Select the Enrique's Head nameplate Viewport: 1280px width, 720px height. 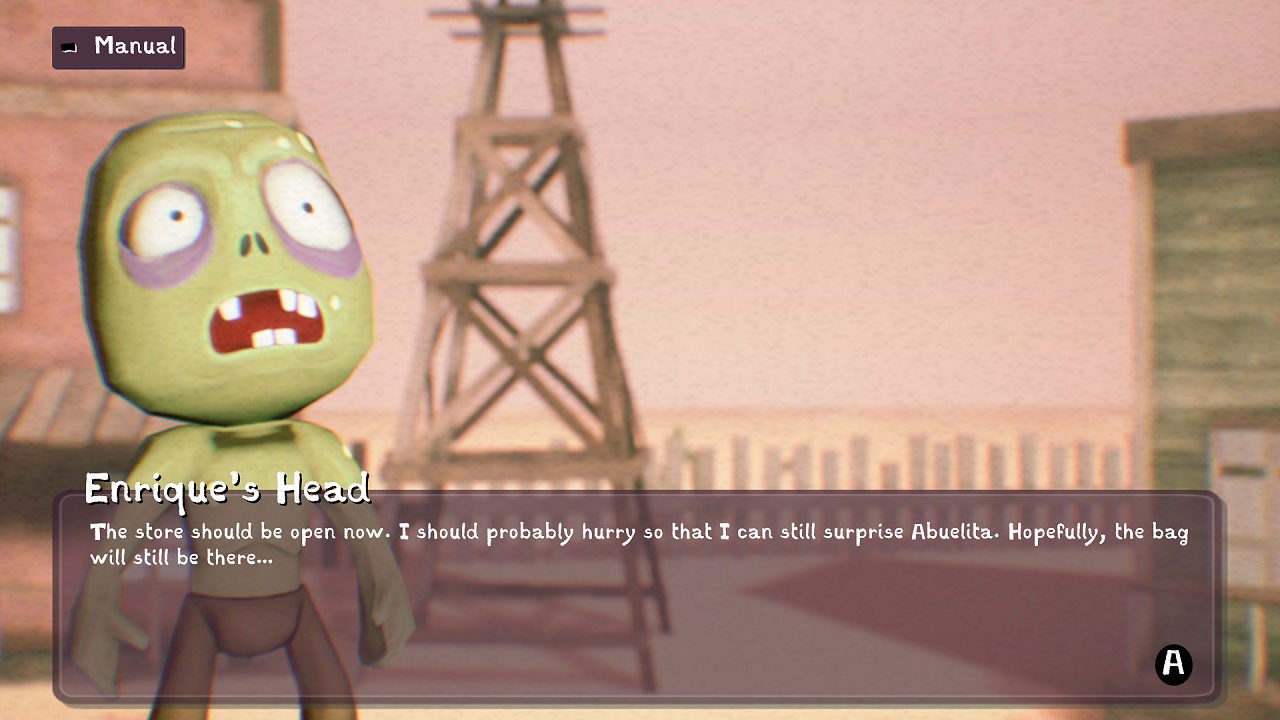click(228, 489)
